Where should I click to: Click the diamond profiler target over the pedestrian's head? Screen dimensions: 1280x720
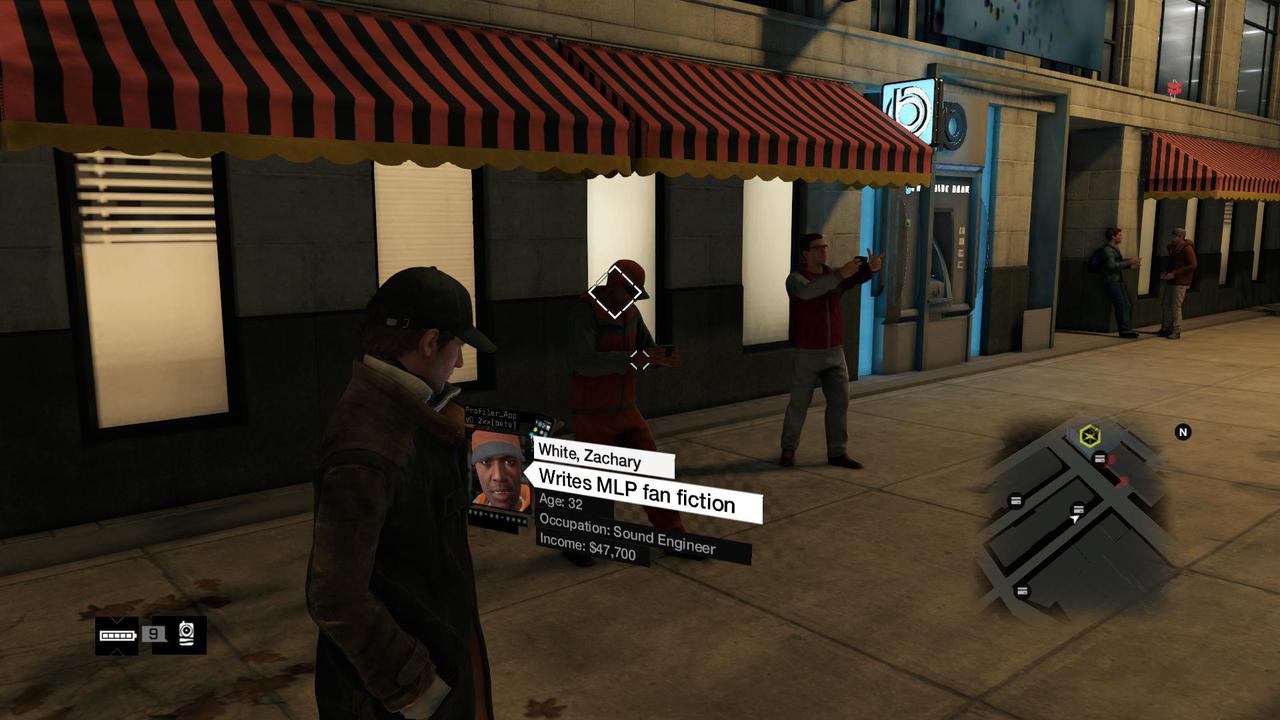(615, 292)
